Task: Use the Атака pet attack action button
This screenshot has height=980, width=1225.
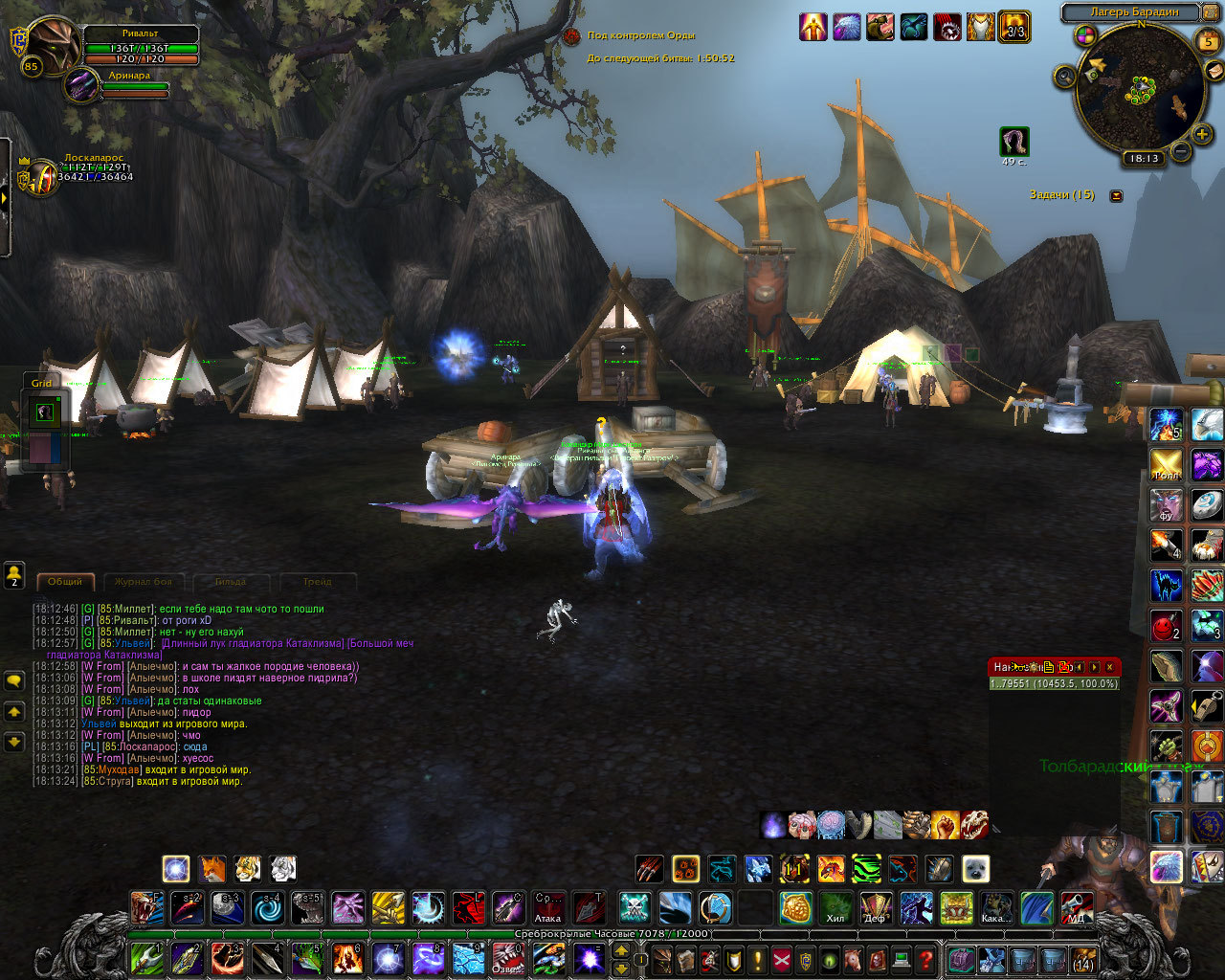Action: tap(548, 907)
